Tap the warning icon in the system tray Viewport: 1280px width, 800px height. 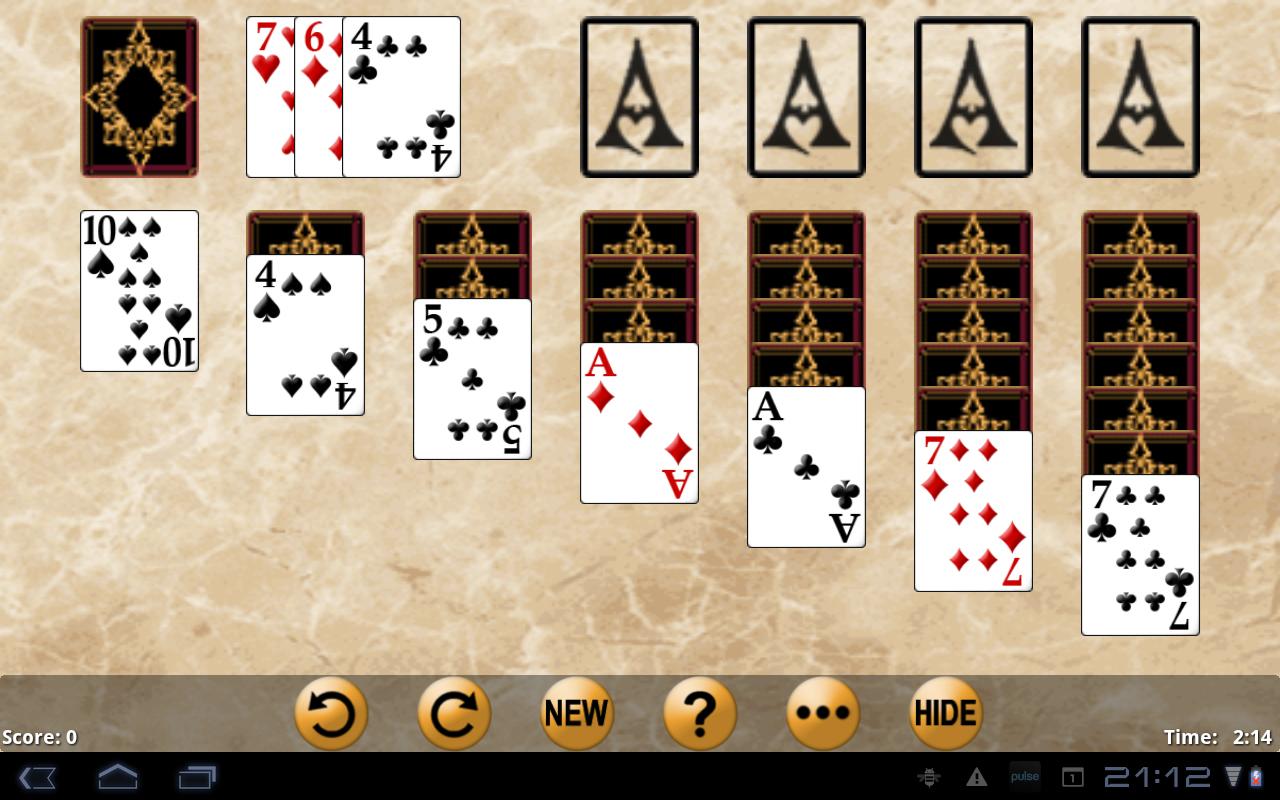click(x=977, y=775)
